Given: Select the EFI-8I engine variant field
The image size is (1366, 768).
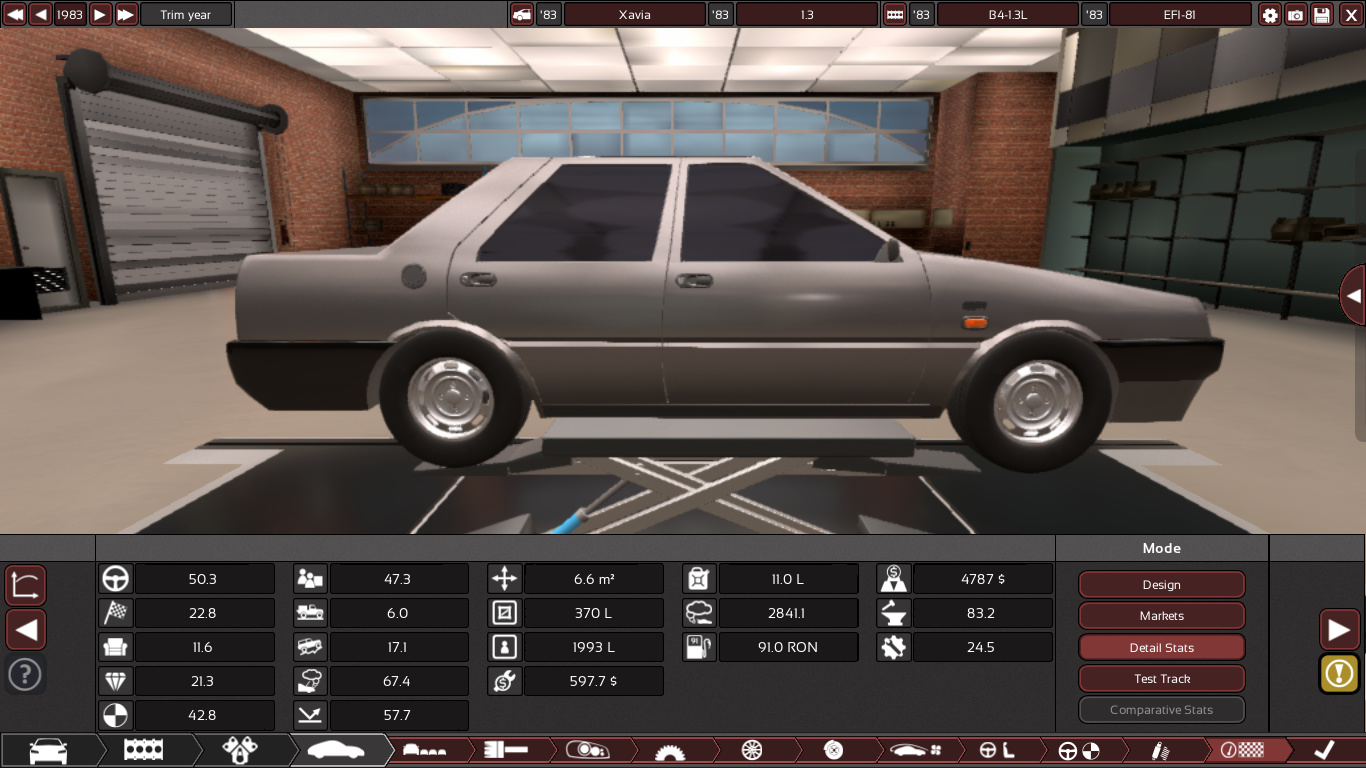Looking at the screenshot, I should (1180, 15).
